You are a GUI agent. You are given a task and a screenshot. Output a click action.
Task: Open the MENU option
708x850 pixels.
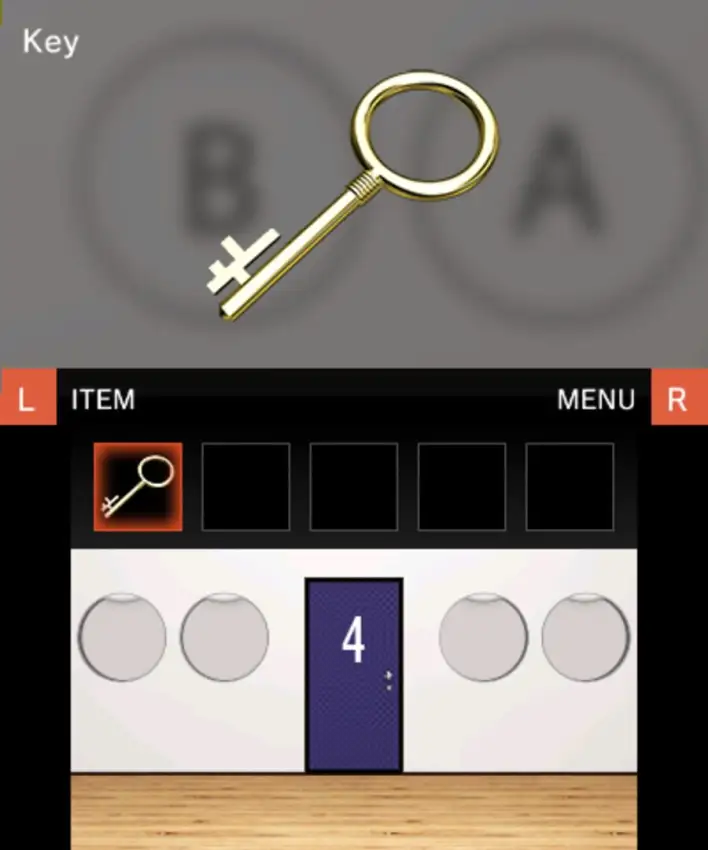point(596,400)
